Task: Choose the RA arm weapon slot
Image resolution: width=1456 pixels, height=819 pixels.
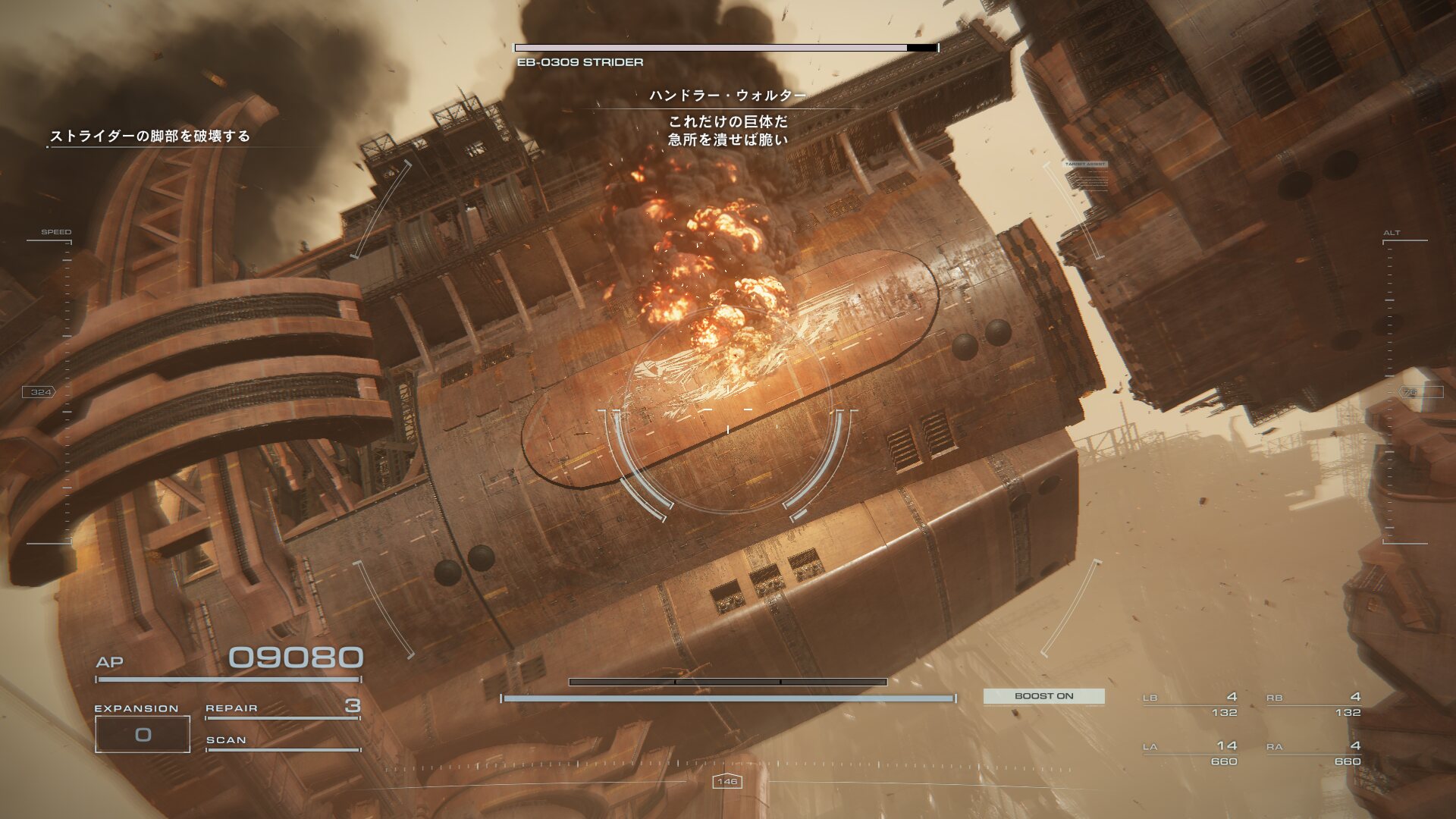Action: [x=1313, y=753]
